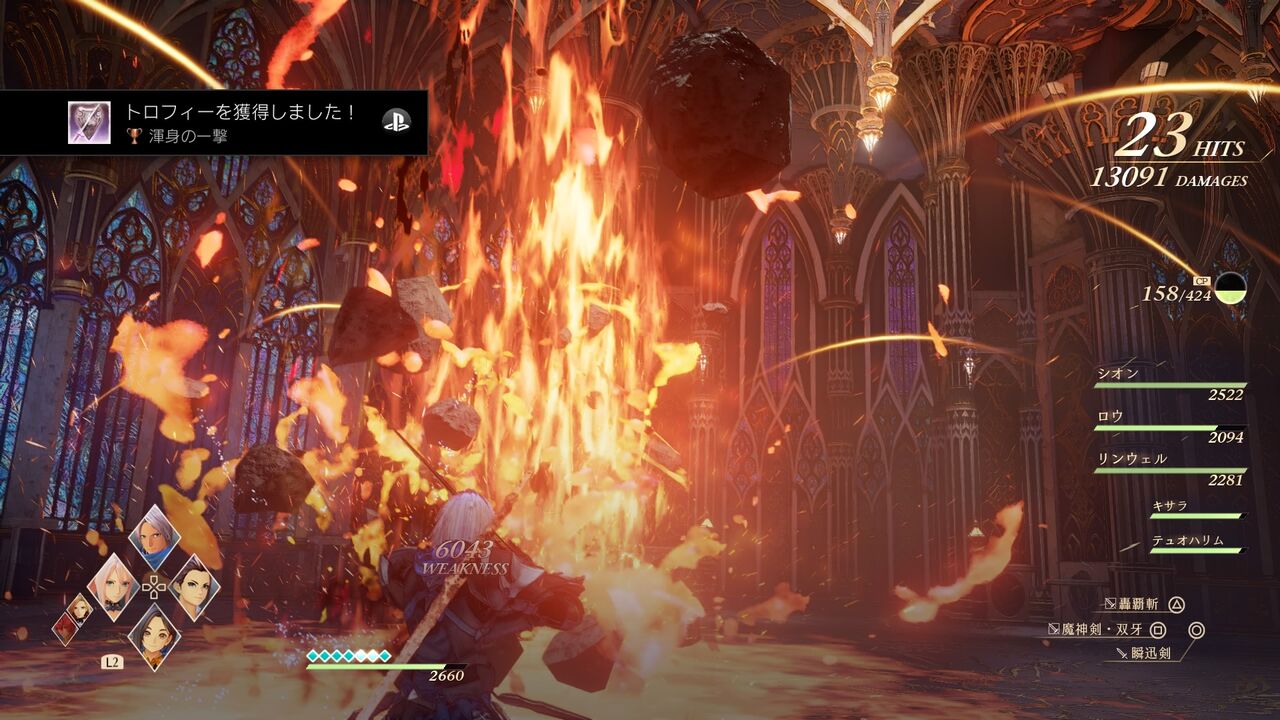Use the 轟覇斬 arte
Image resolution: width=1280 pixels, height=720 pixels.
1140,604
